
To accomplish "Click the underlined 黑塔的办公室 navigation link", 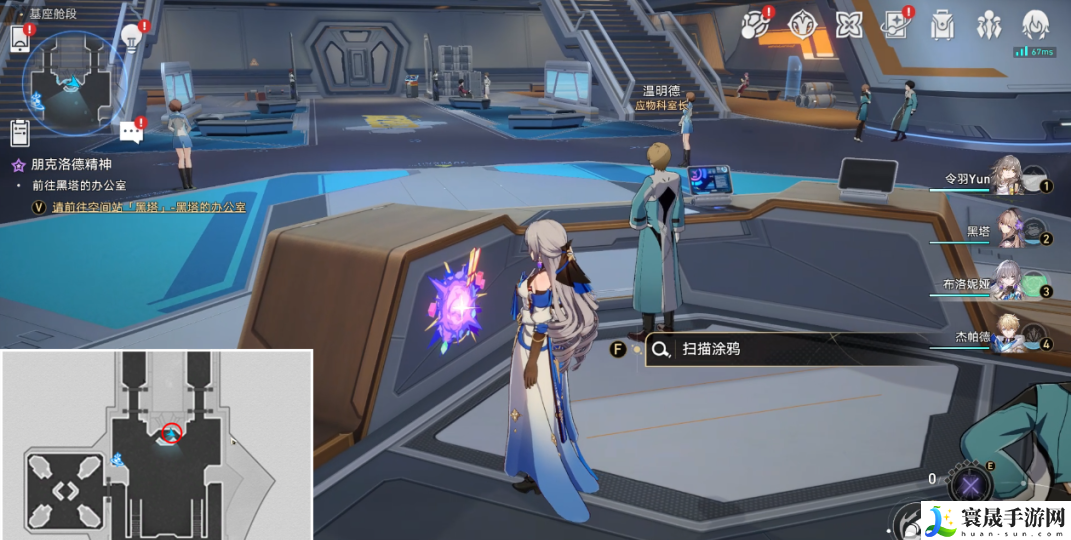I will [150, 207].
